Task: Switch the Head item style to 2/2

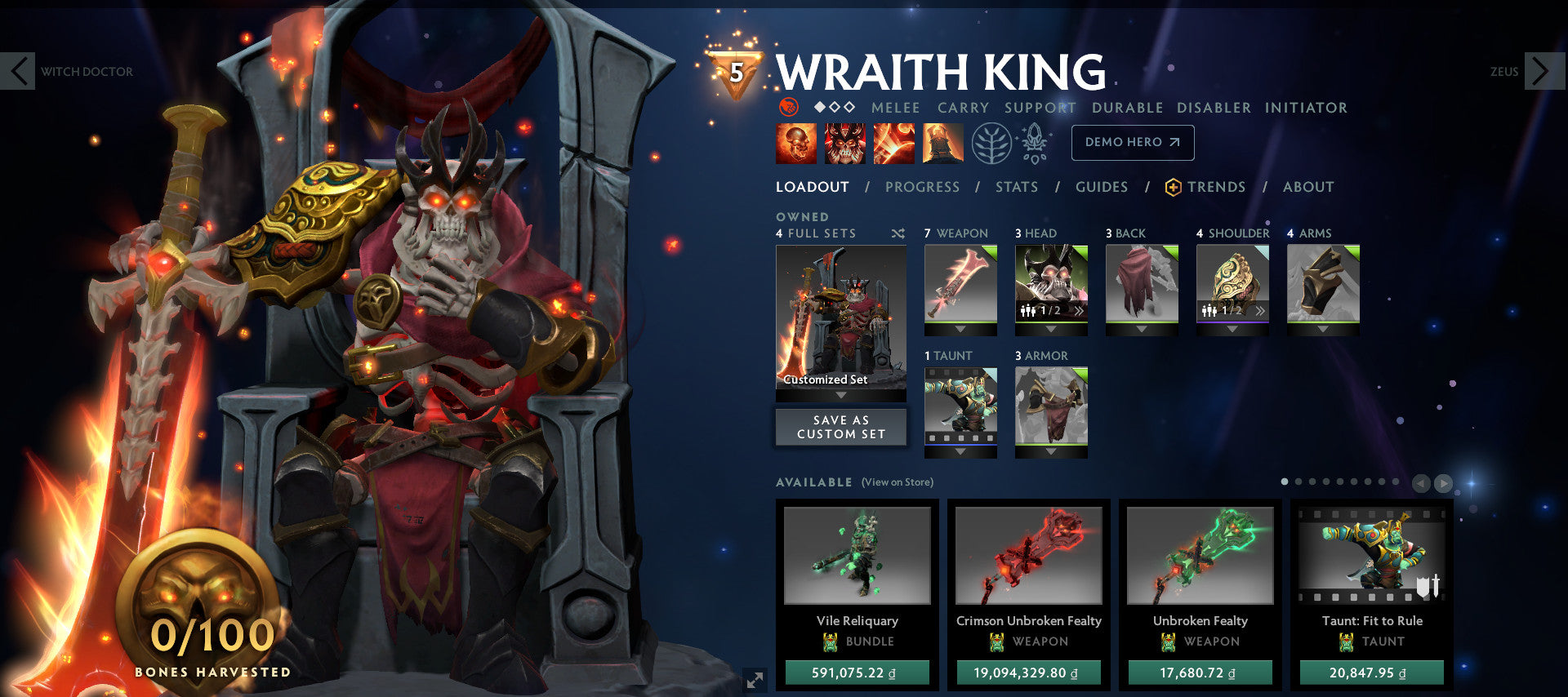Action: coord(1079,313)
